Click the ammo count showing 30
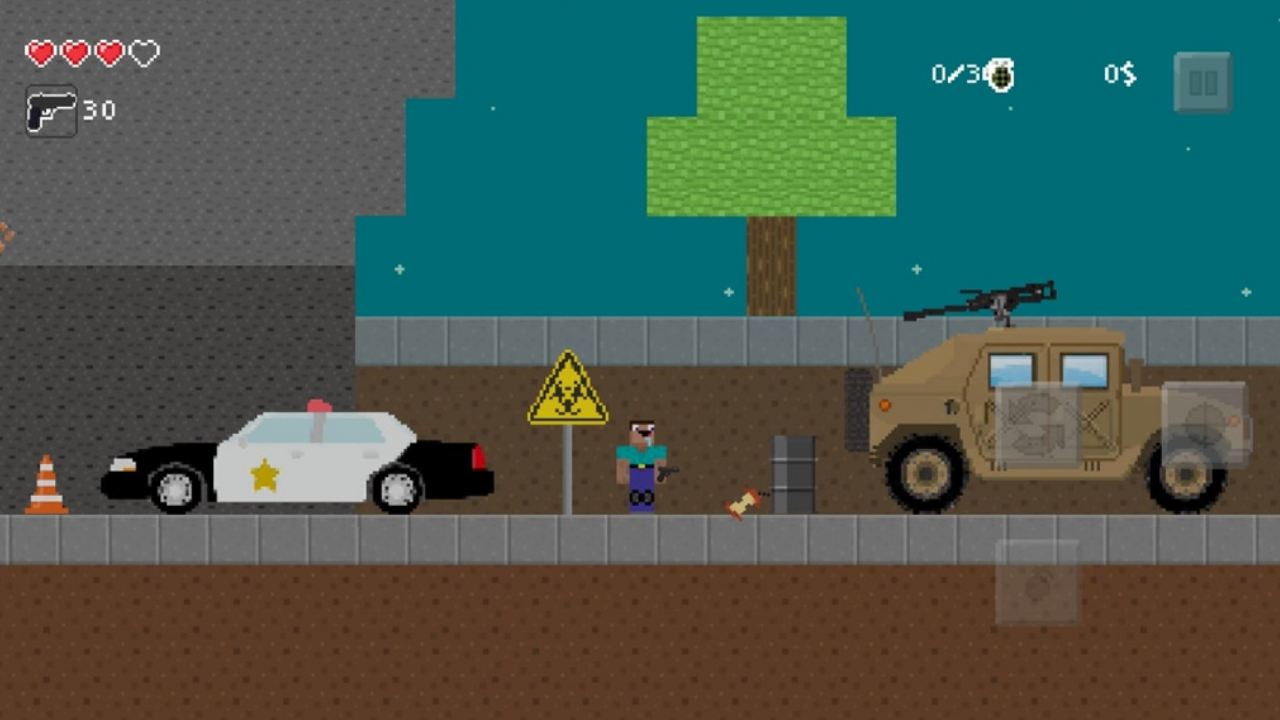The width and height of the screenshot is (1280, 720). coord(100,110)
